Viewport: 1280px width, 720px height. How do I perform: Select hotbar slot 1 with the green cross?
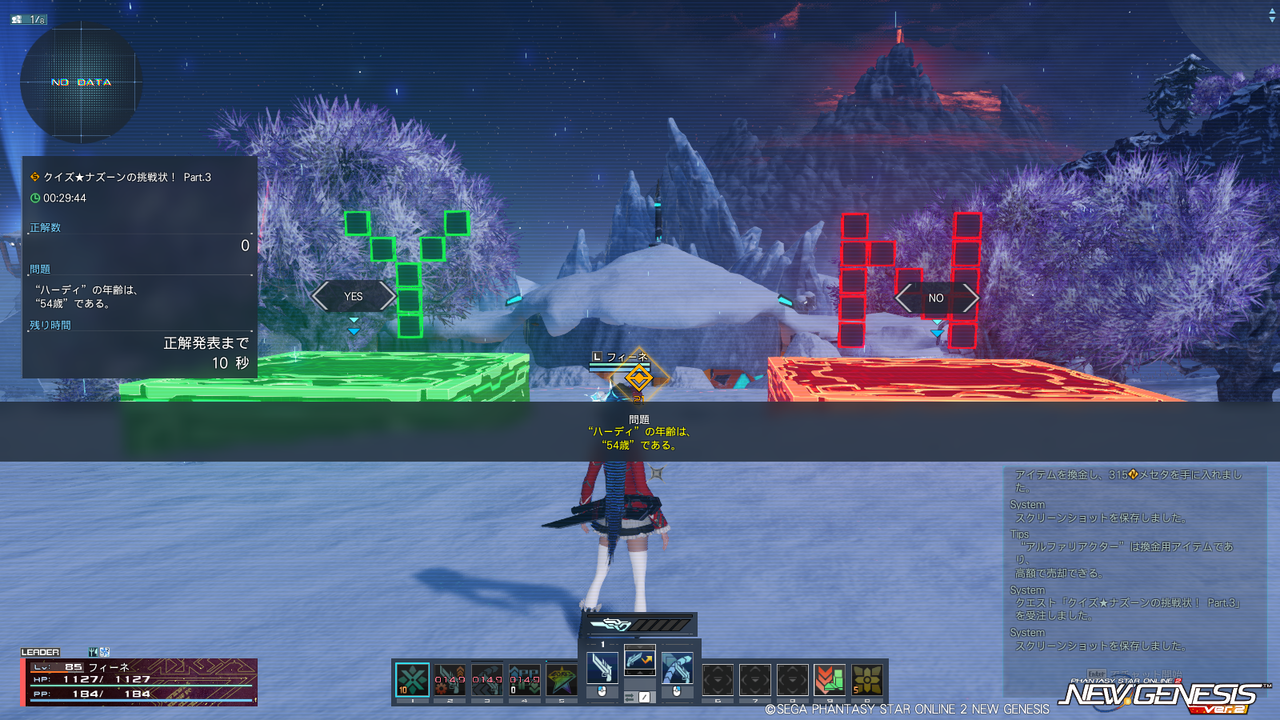(x=413, y=680)
